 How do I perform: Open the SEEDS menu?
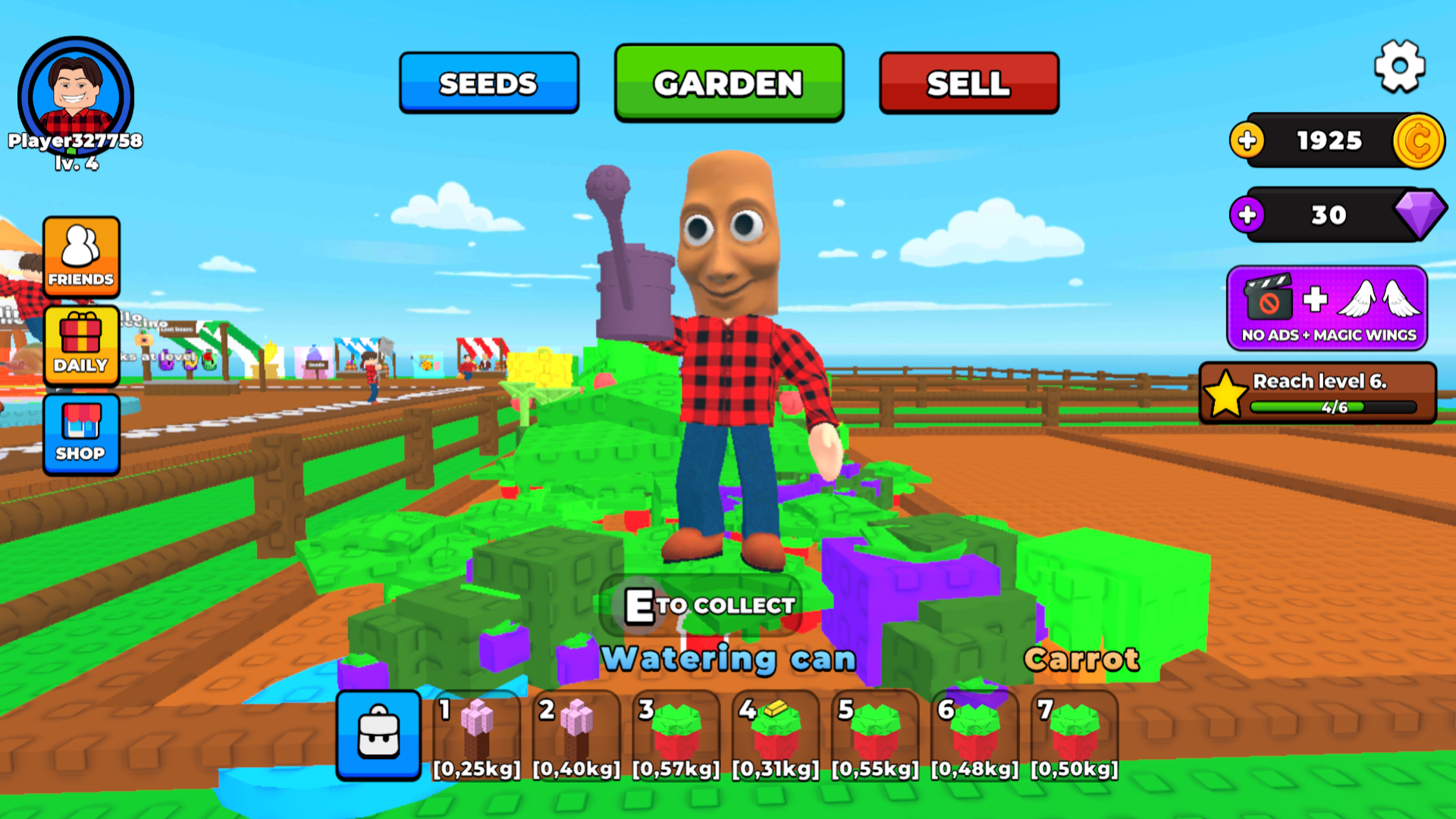click(x=488, y=83)
